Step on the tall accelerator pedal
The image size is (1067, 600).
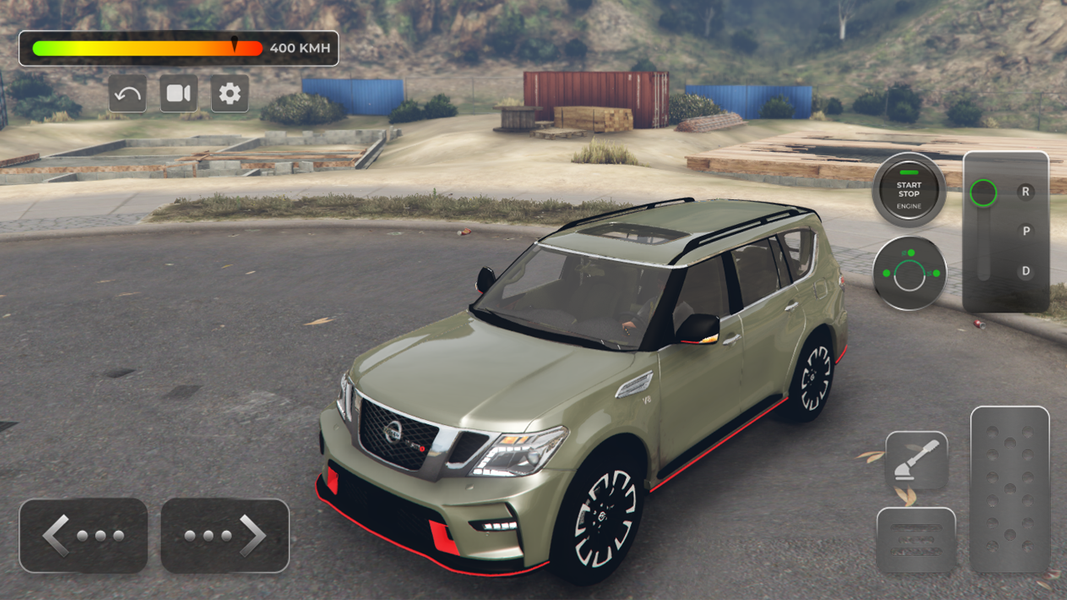[1009, 489]
